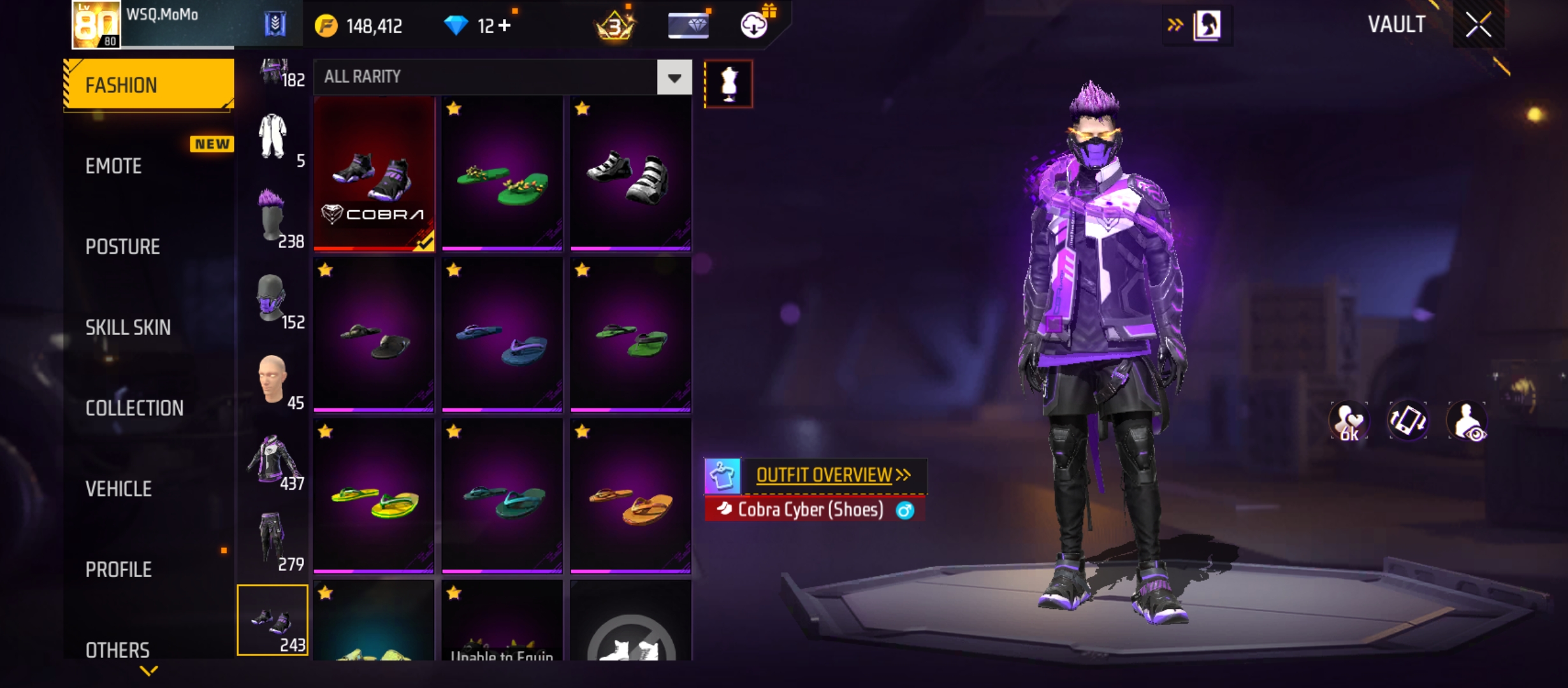
Task: Equip the black and white sneakers
Action: coord(630,173)
